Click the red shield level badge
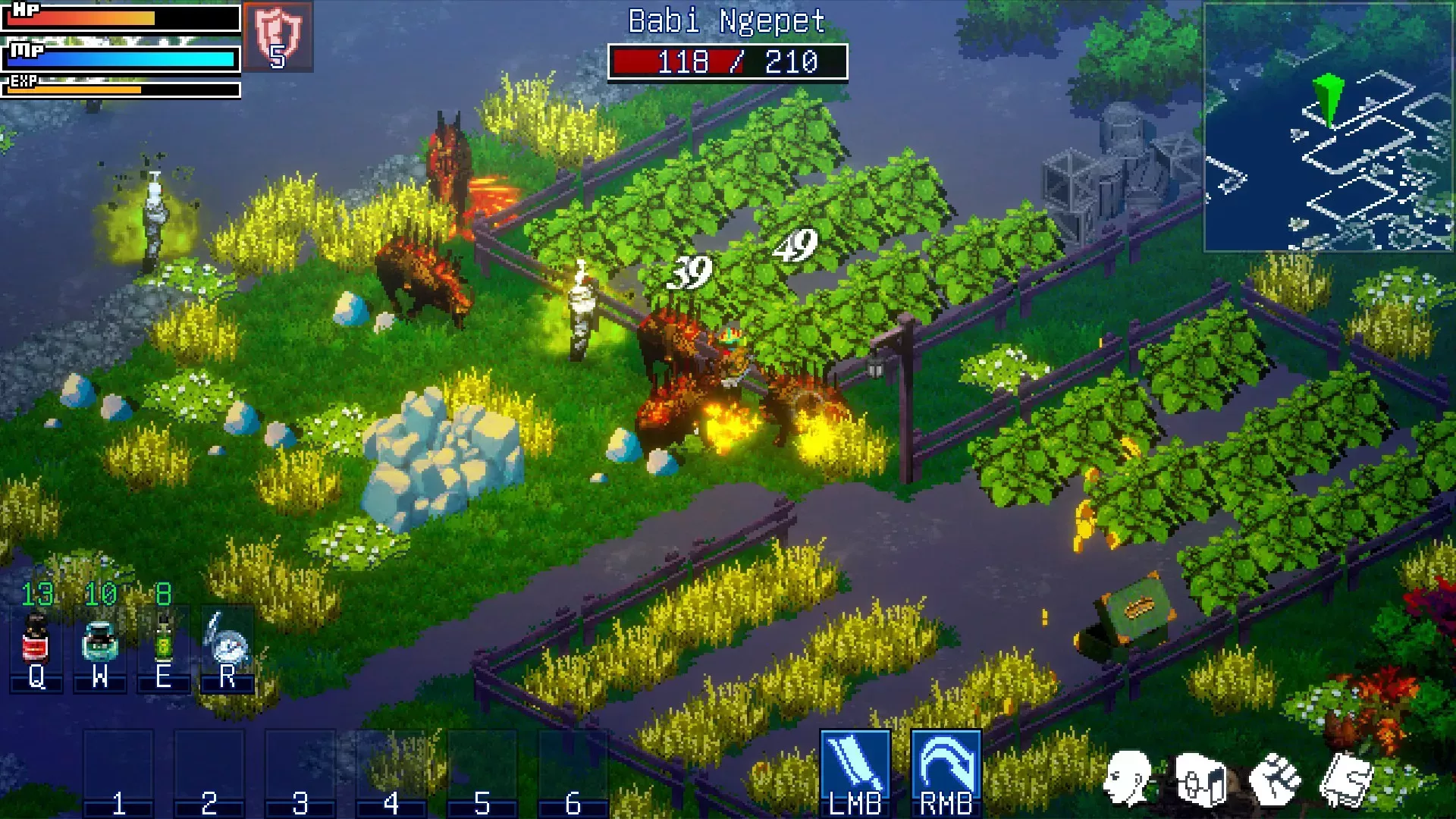This screenshot has width=1456, height=819. (278, 36)
